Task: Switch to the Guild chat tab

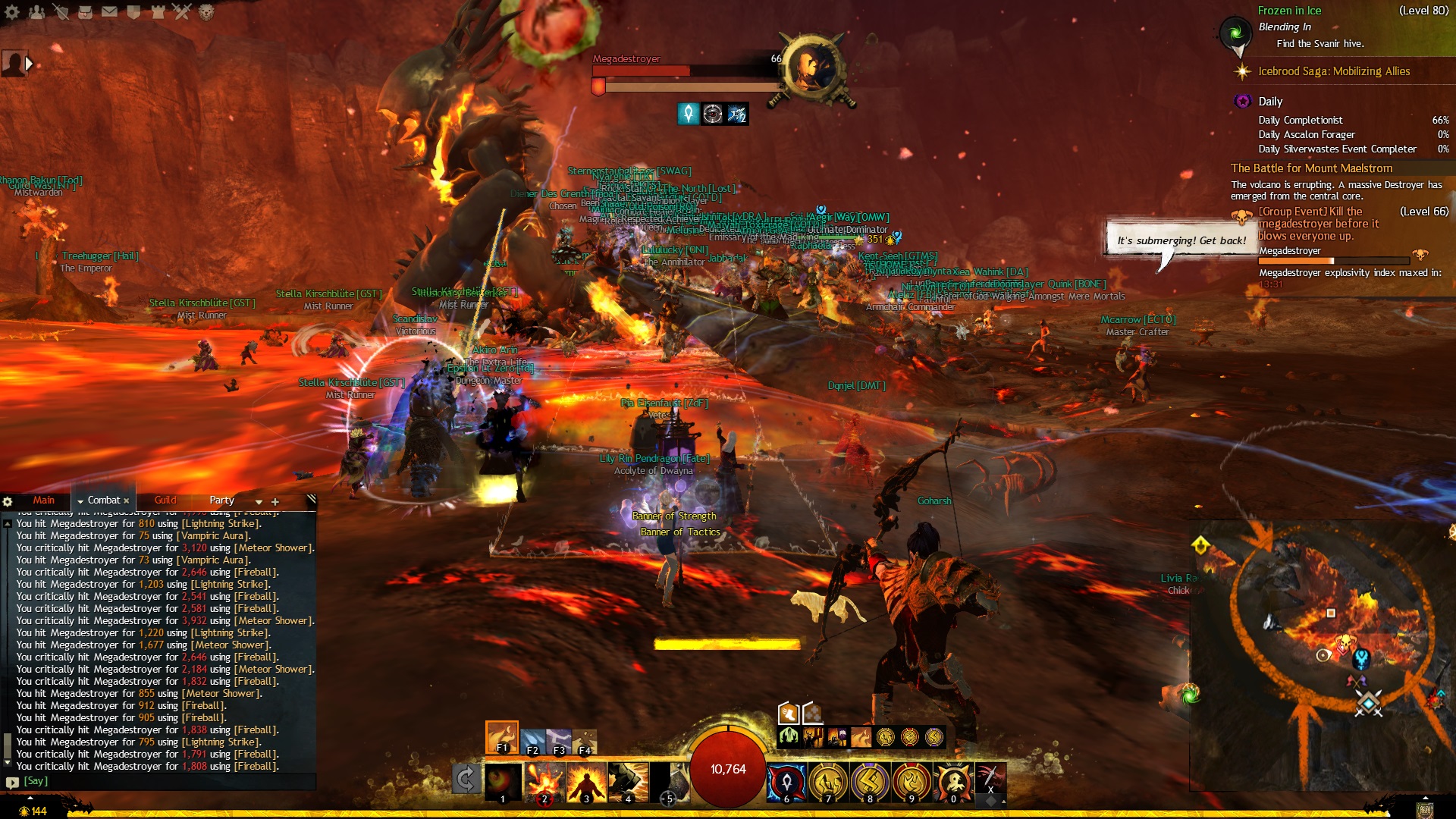Action: coord(165,500)
